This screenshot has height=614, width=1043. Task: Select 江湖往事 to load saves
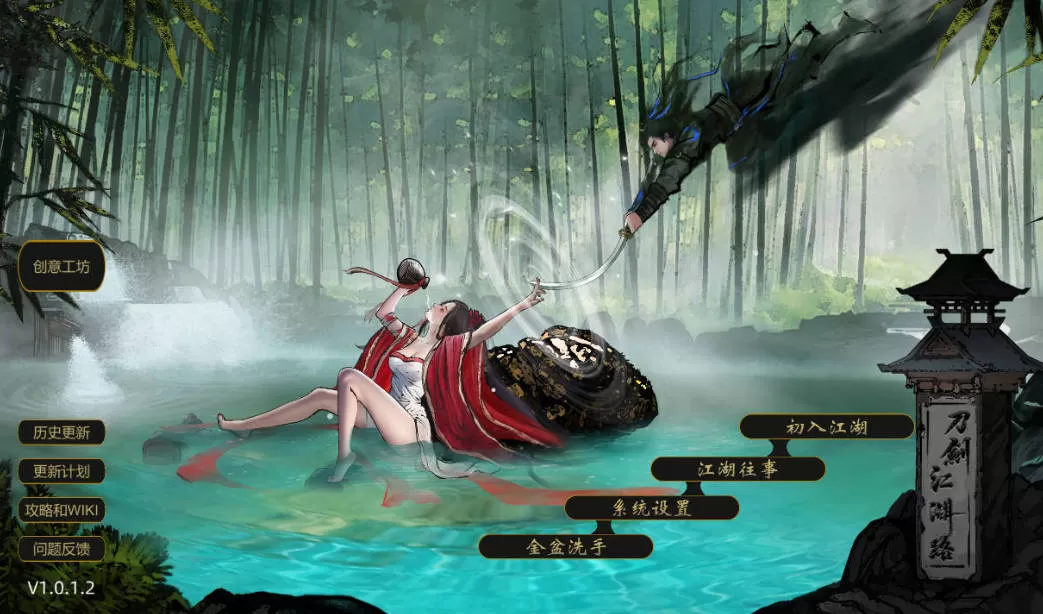click(737, 469)
